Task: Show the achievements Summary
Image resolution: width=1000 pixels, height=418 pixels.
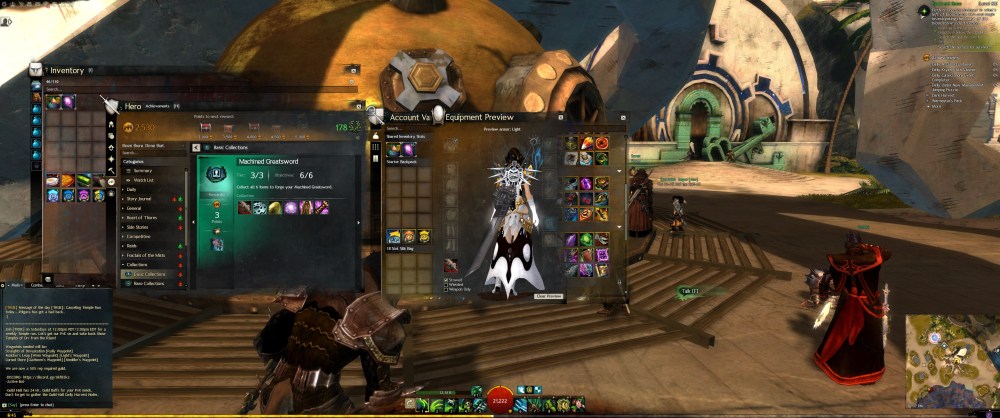Action: 142,170
